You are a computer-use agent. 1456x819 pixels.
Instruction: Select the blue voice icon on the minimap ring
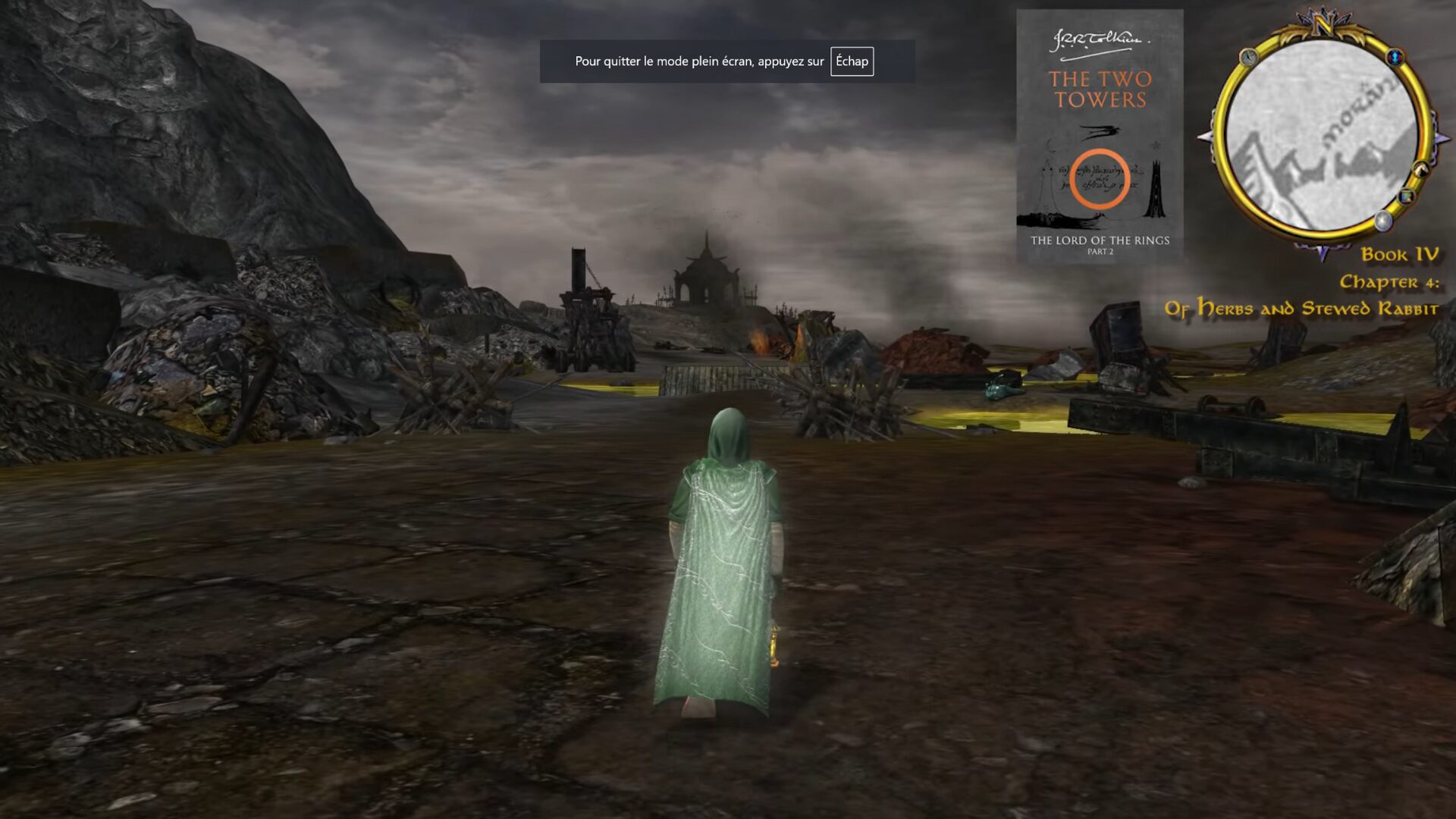1395,57
